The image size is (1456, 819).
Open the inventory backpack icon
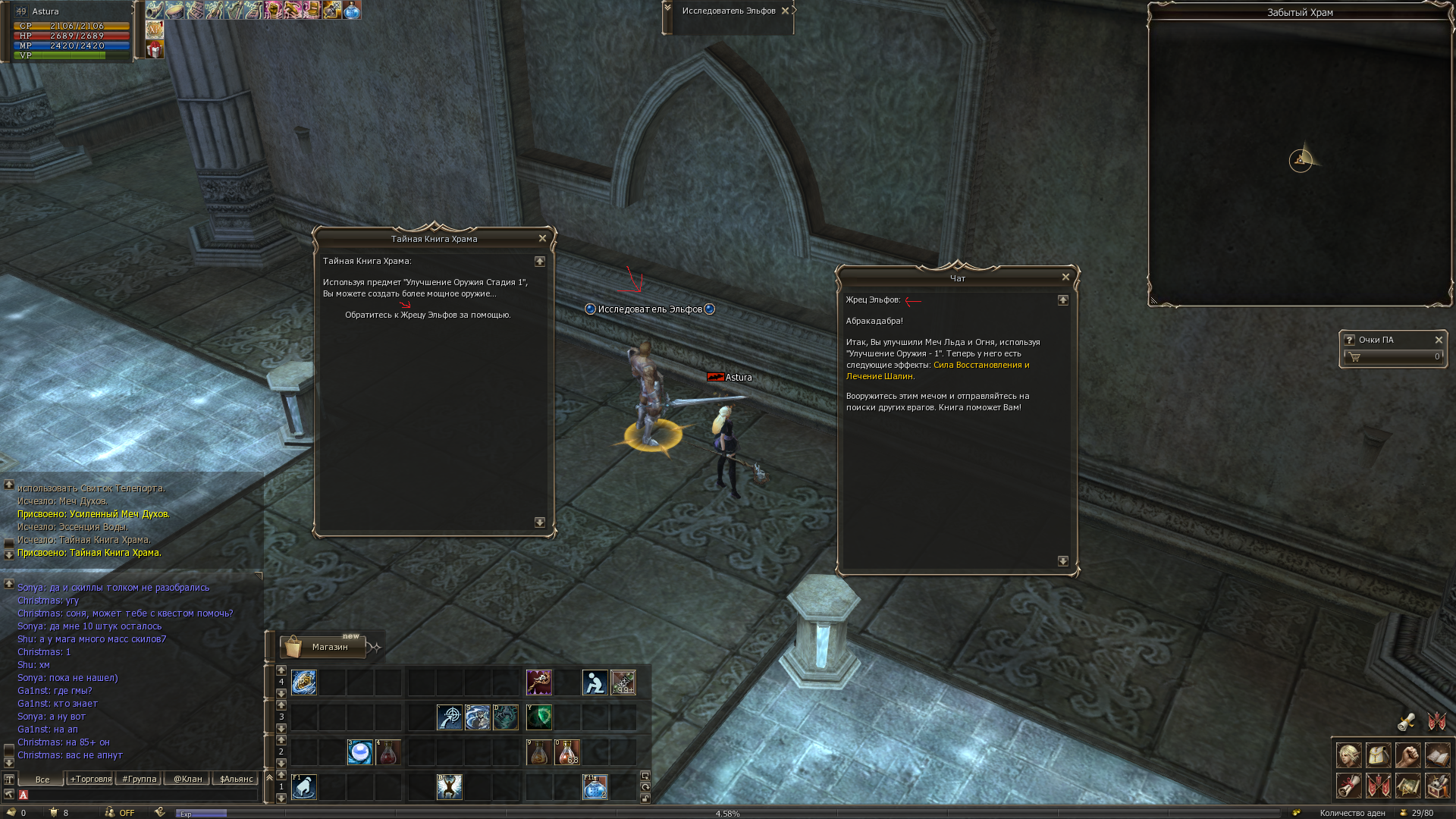1378,755
